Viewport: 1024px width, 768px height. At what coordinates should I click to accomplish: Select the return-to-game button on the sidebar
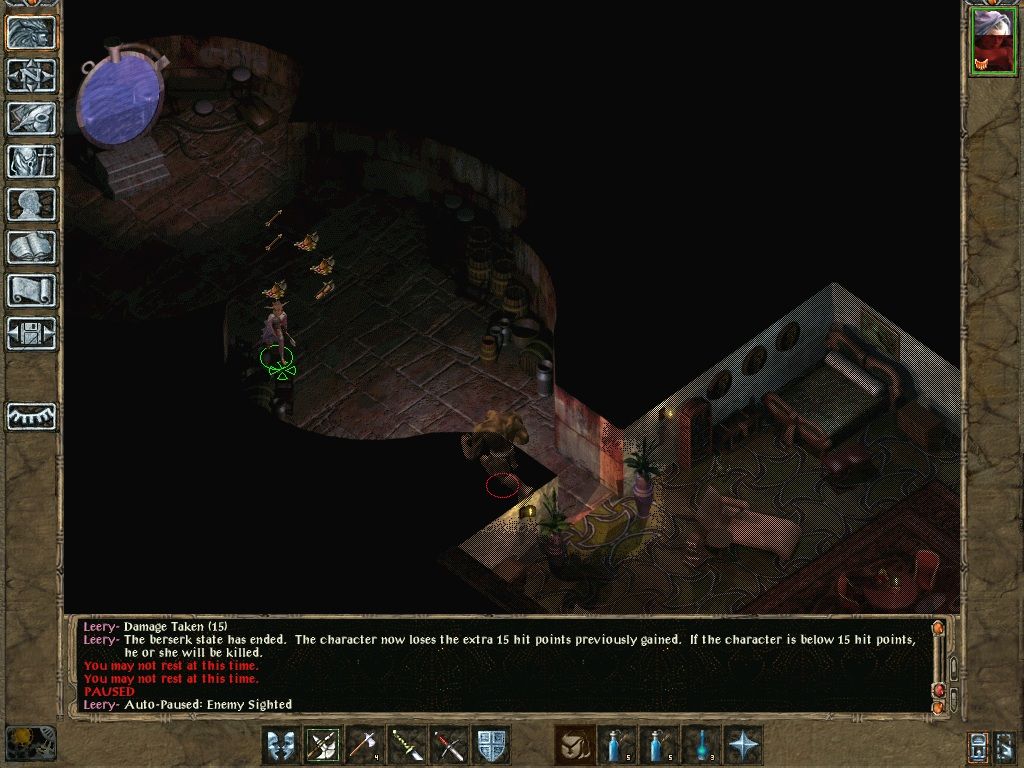[32, 33]
